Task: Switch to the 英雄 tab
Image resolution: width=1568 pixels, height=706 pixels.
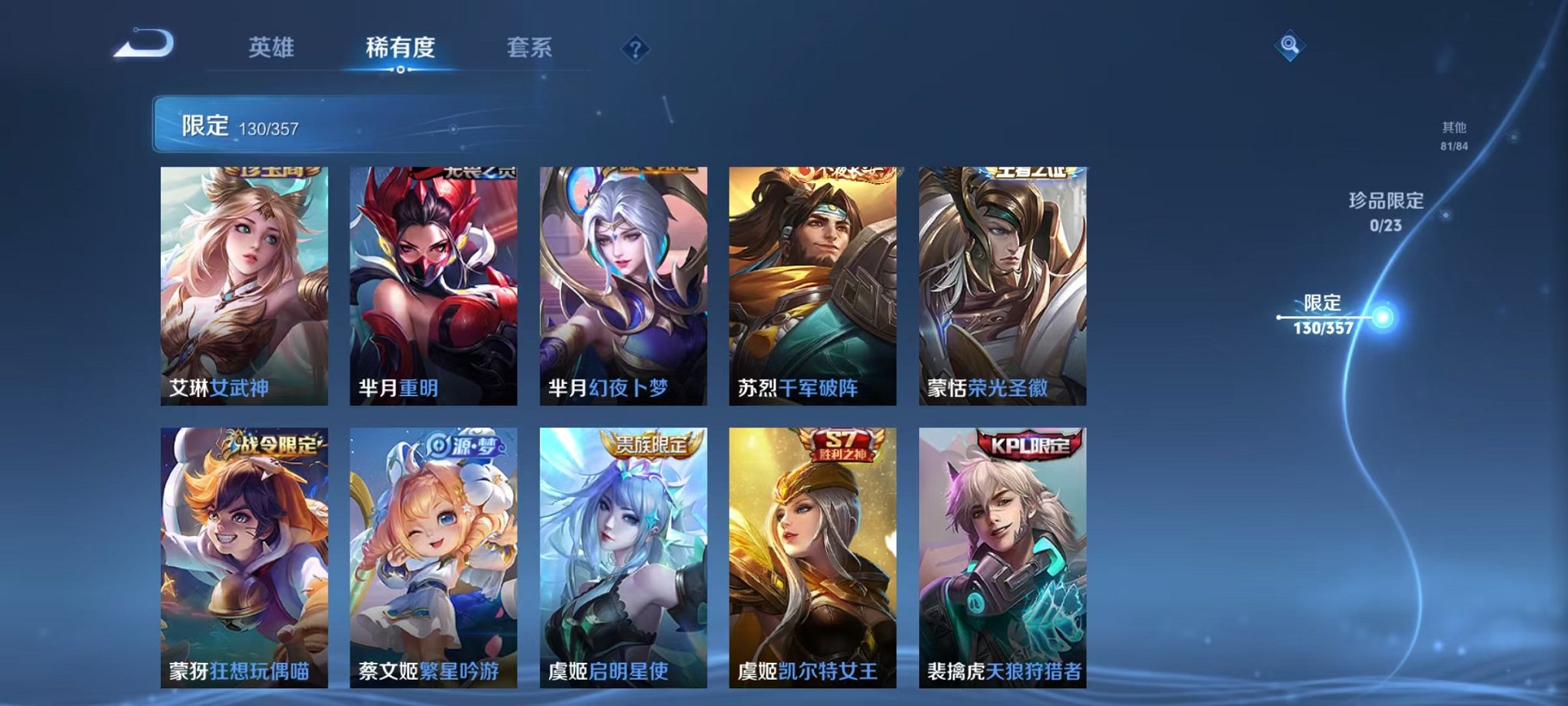Action: point(272,48)
